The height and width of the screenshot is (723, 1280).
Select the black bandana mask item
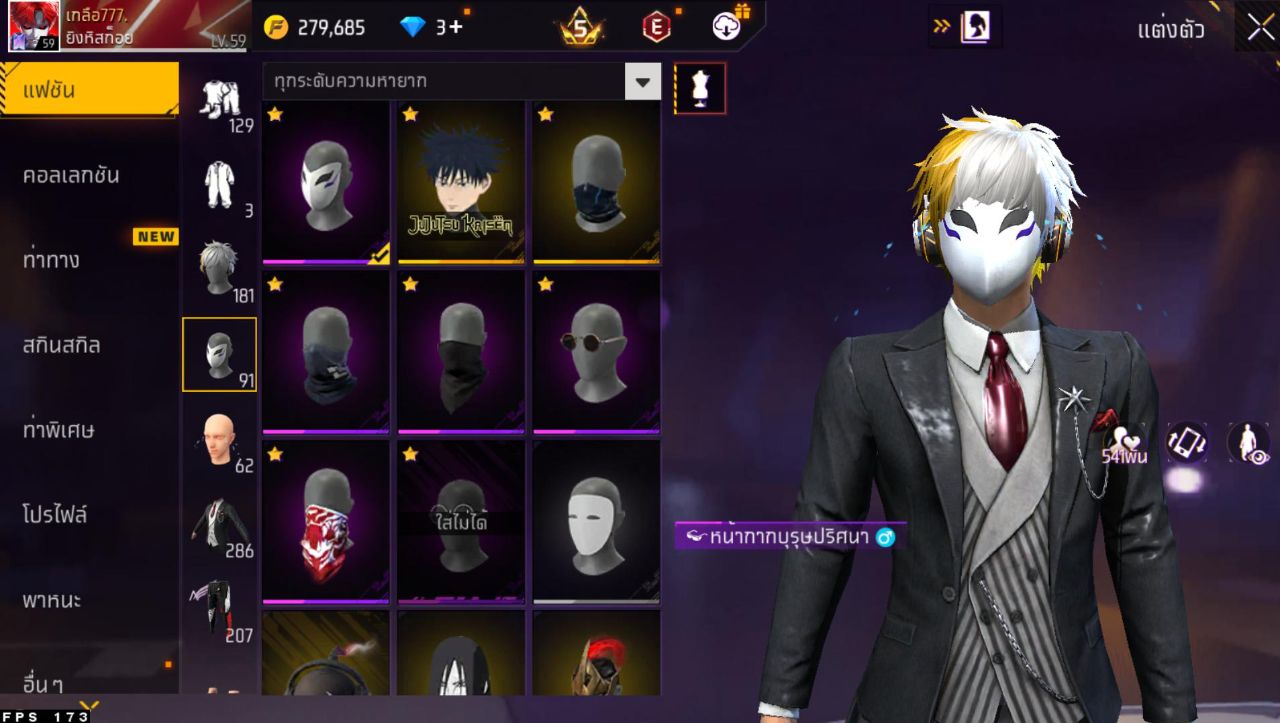[461, 352]
